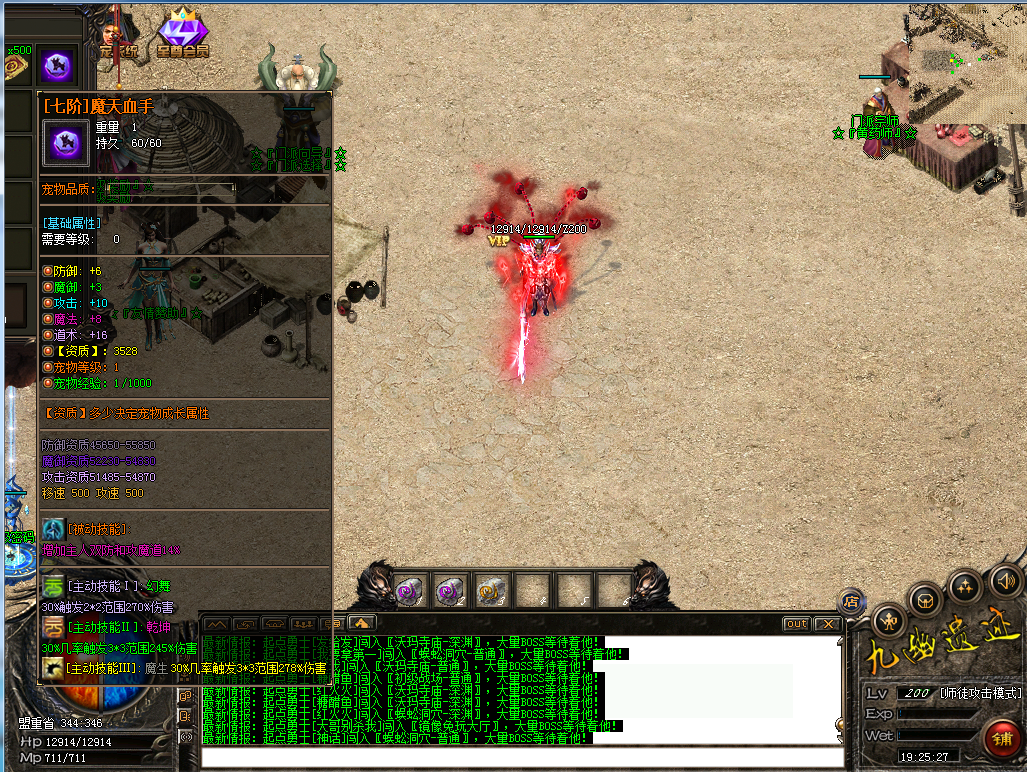This screenshot has width=1027, height=772.
Task: Open the 至尊会员 supreme member diamond
Action: [182, 35]
